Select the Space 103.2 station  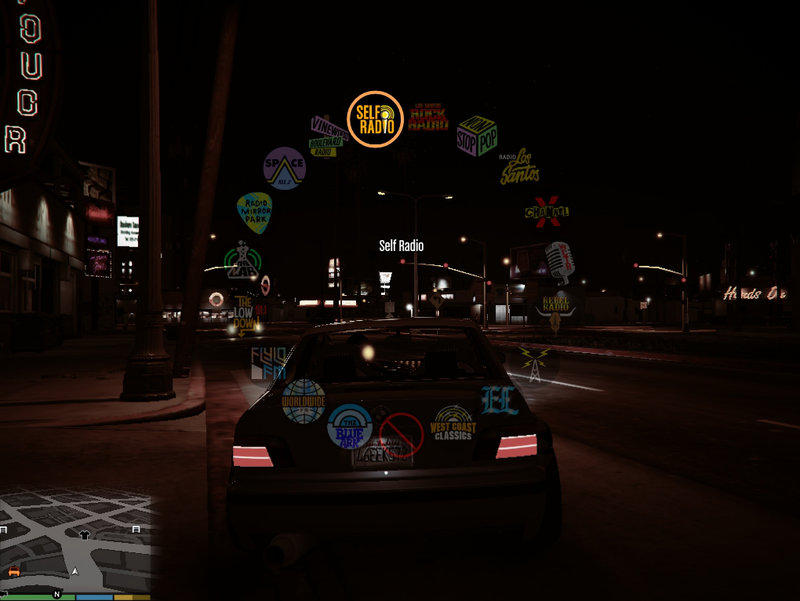click(284, 167)
